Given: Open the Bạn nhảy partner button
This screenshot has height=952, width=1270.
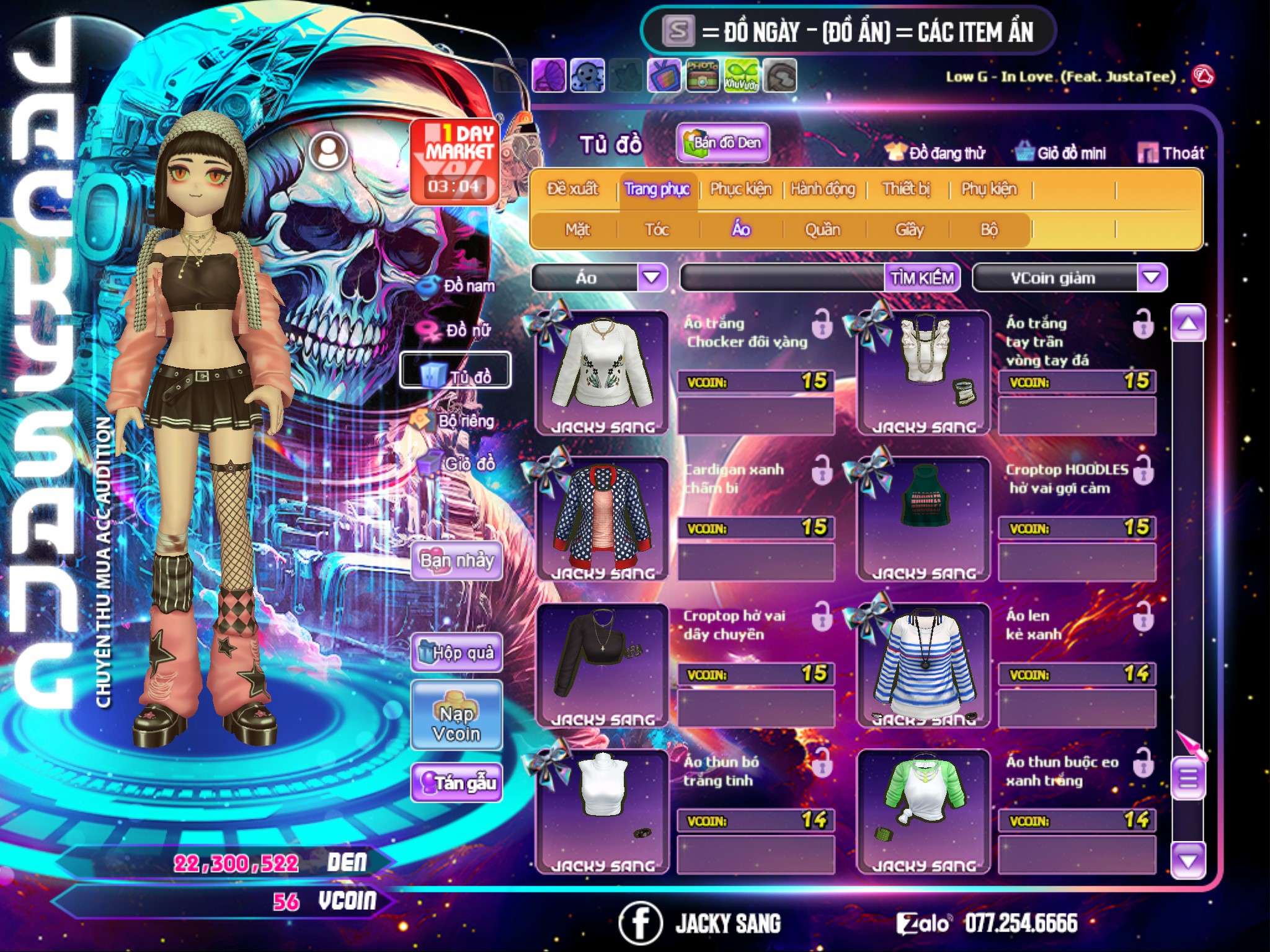Looking at the screenshot, I should click(457, 562).
